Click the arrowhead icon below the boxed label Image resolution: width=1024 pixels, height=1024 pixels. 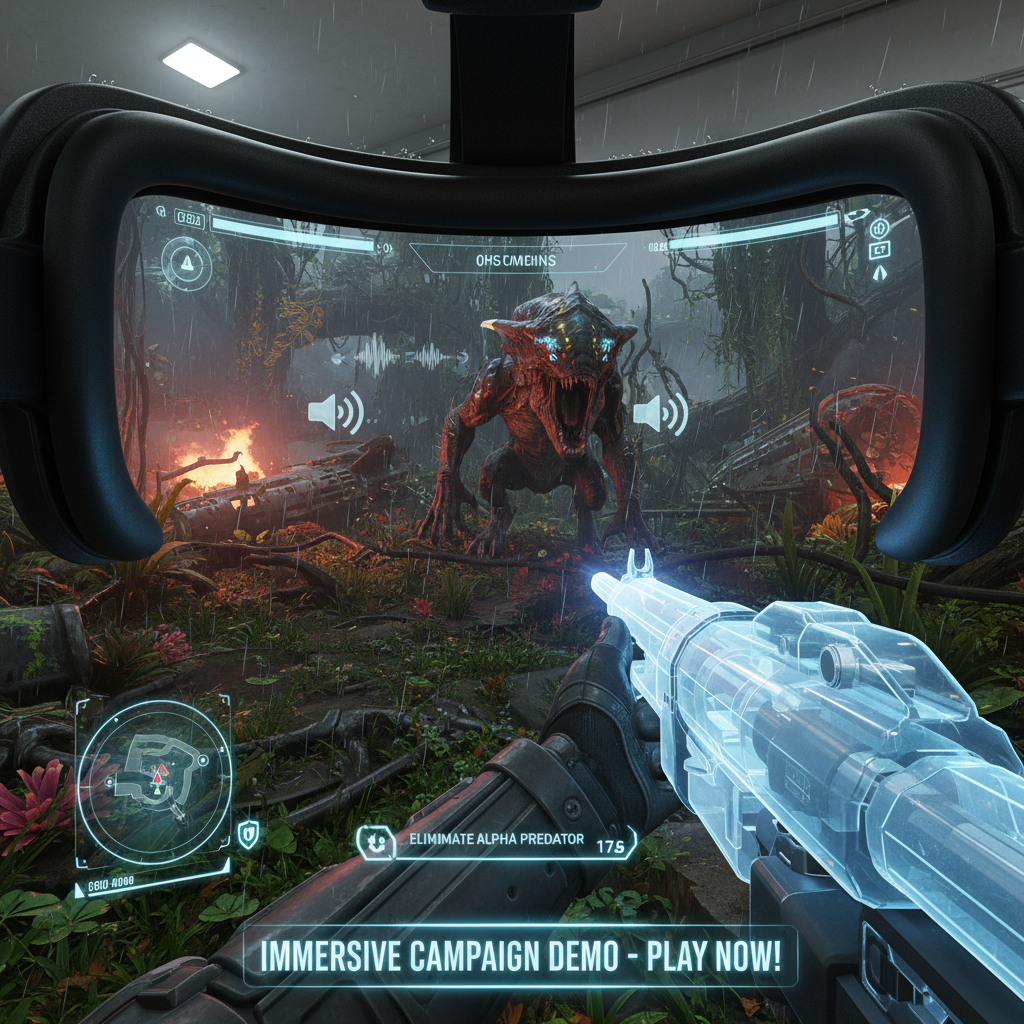(x=880, y=272)
